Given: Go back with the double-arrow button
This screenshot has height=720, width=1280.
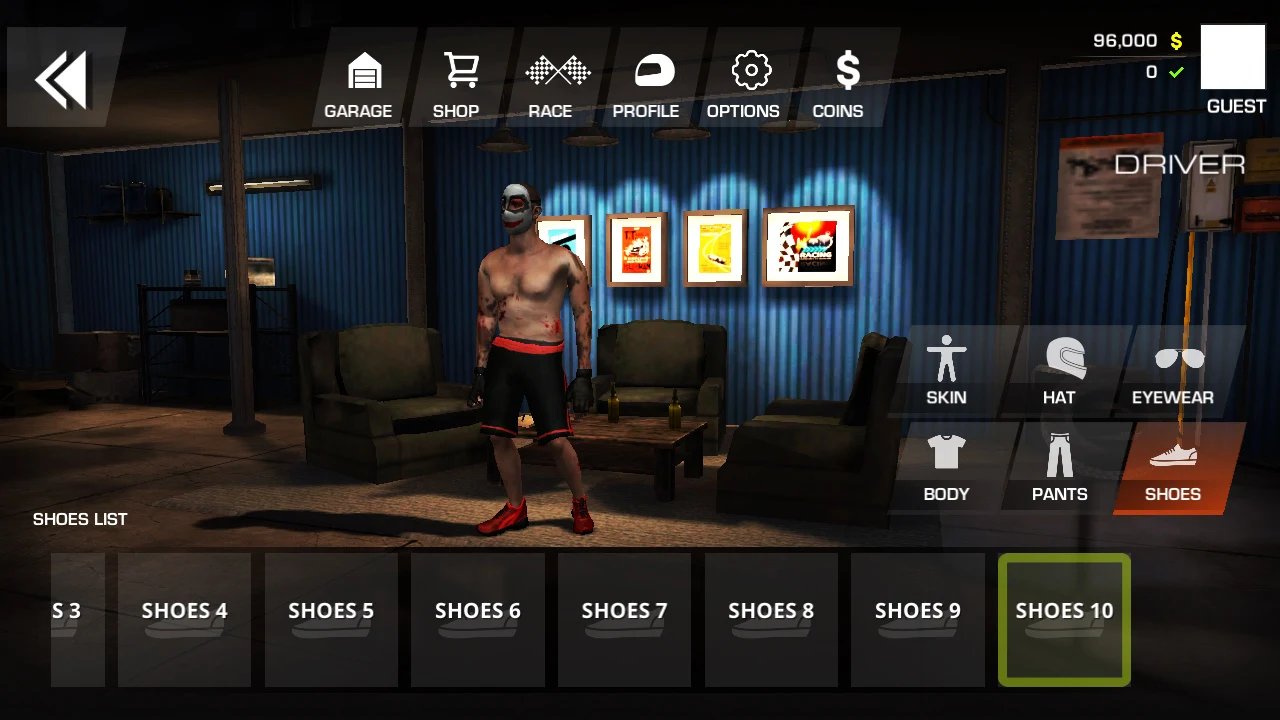Looking at the screenshot, I should [62, 78].
